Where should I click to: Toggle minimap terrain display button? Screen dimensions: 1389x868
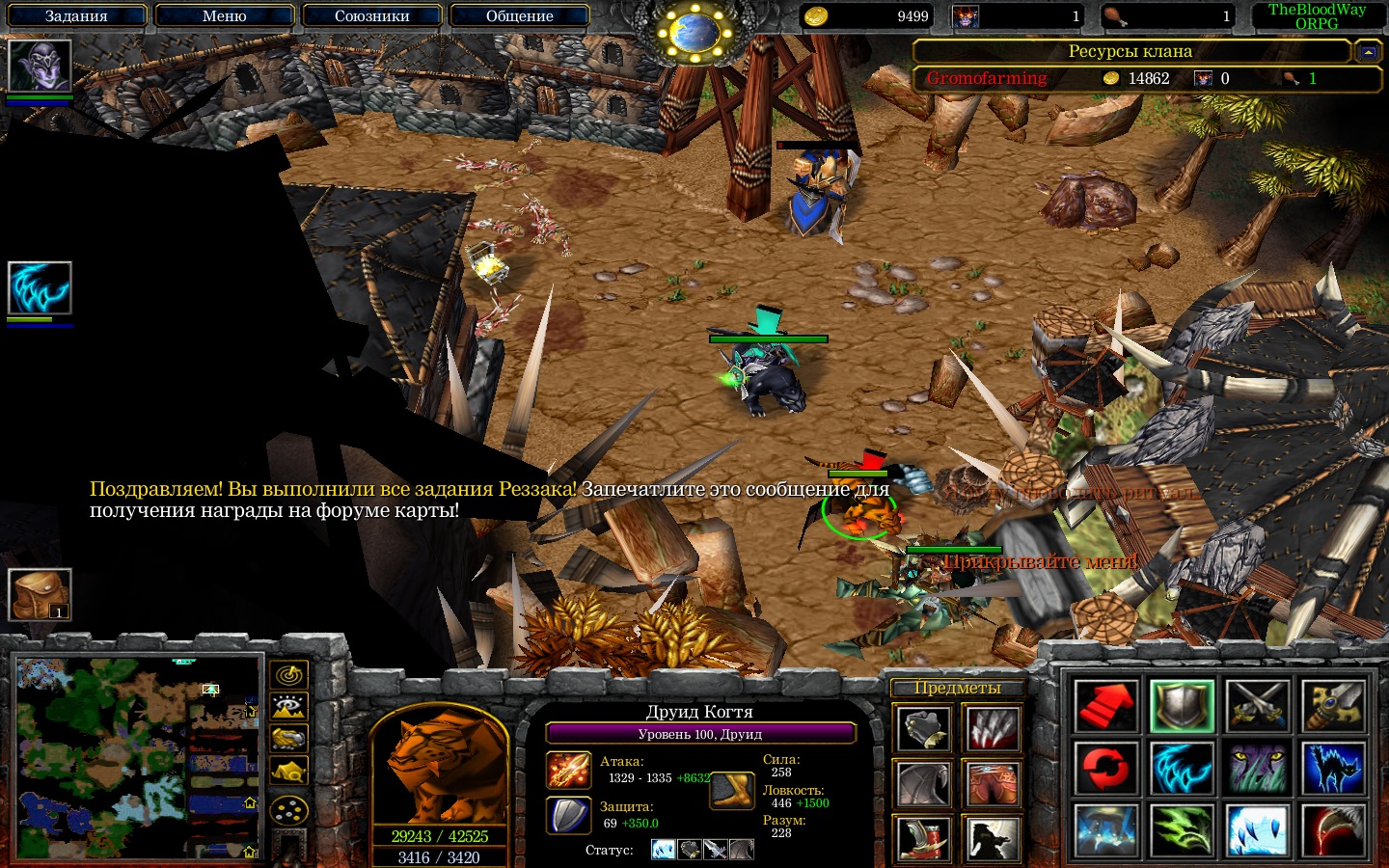click(288, 707)
